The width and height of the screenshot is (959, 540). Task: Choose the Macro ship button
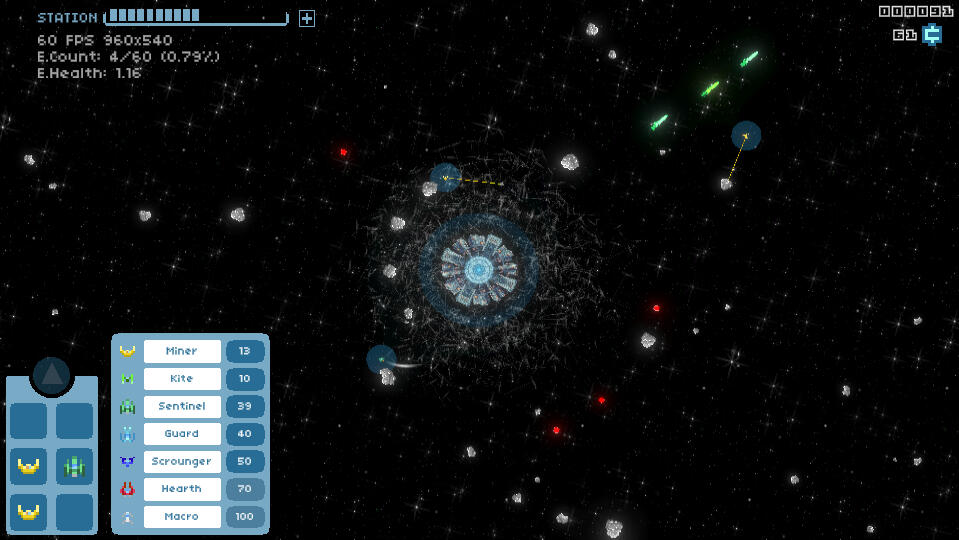182,516
